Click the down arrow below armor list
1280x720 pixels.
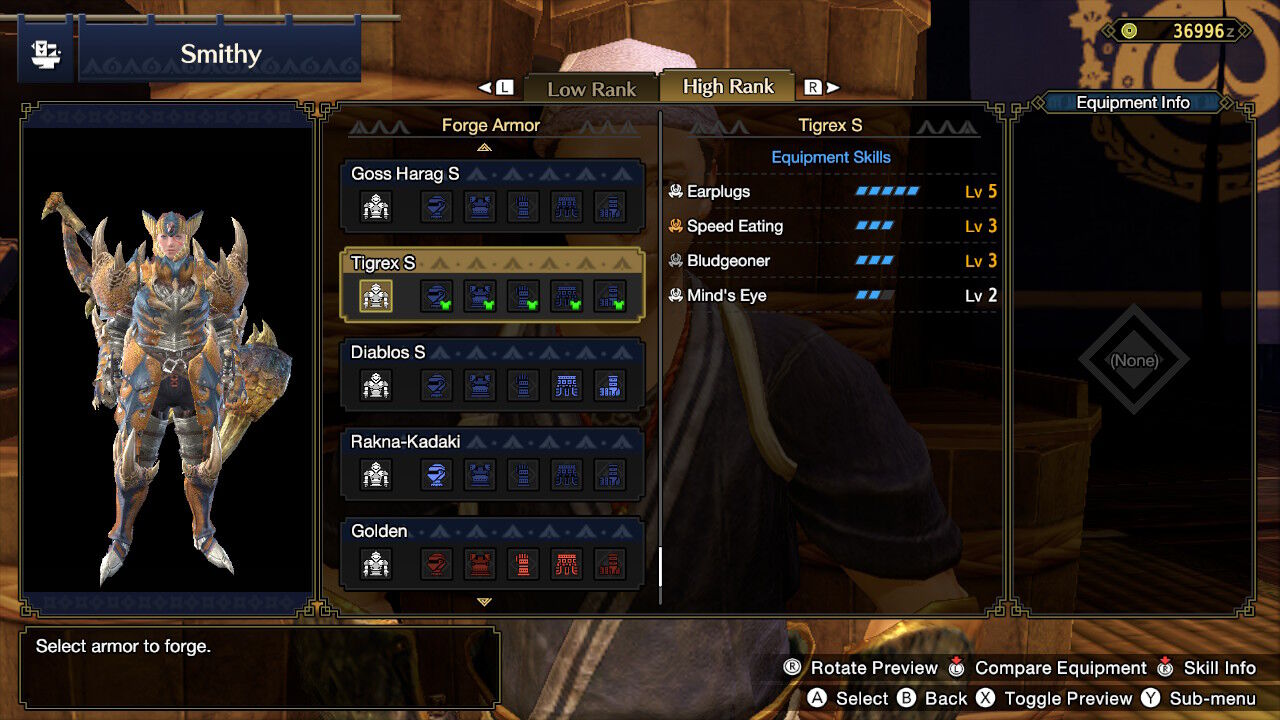click(x=485, y=602)
